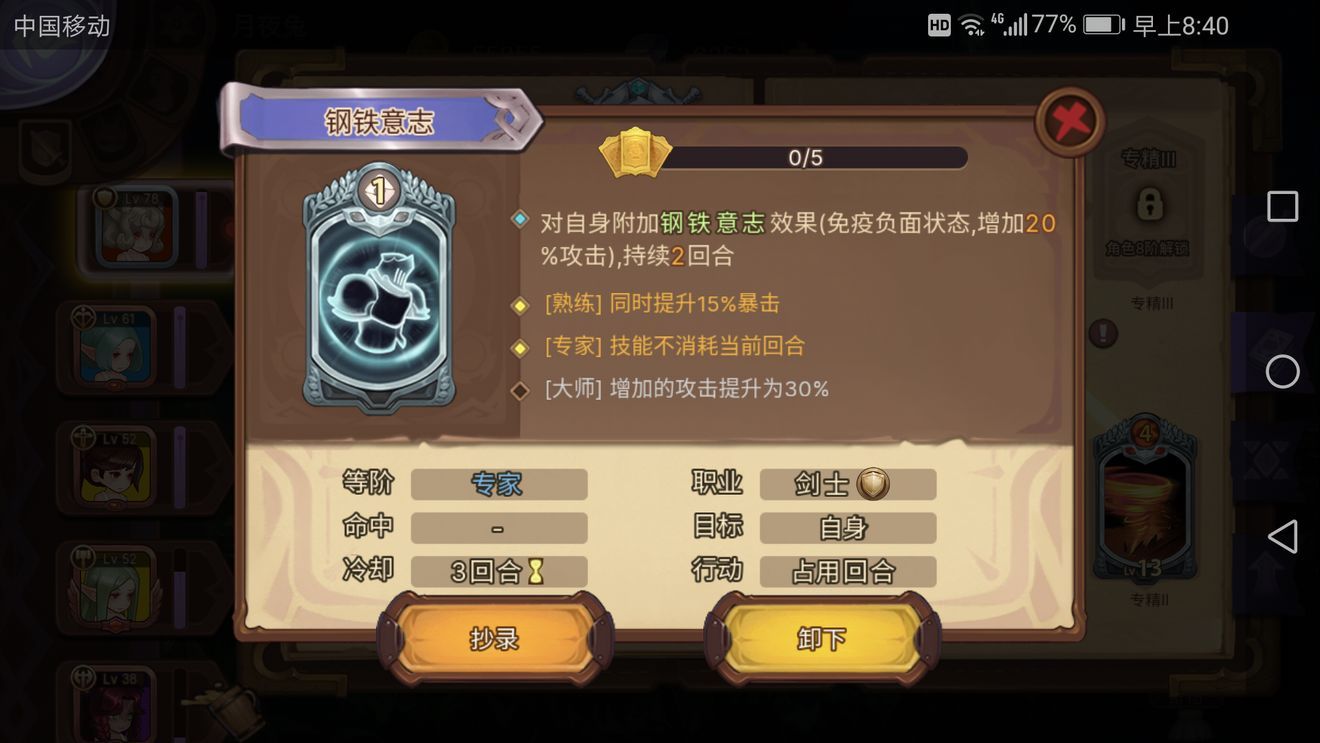Tap the hourglass icon next to 3回合
The width and height of the screenshot is (1320, 743).
click(x=538, y=570)
